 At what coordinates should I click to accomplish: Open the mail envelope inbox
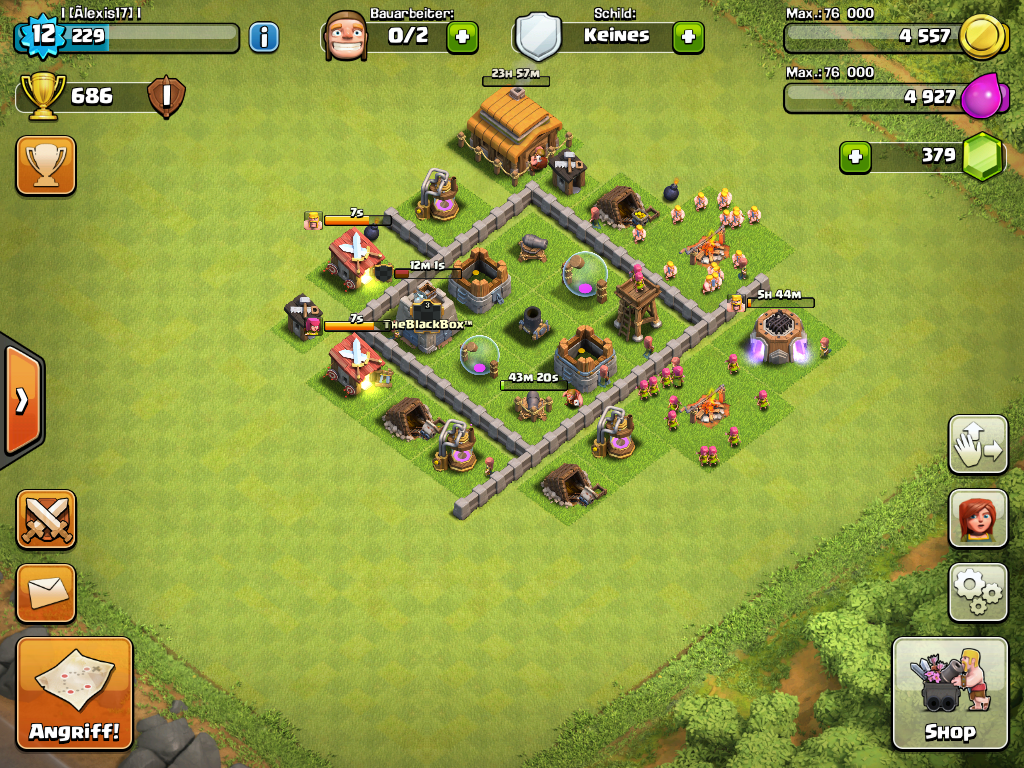(46, 593)
